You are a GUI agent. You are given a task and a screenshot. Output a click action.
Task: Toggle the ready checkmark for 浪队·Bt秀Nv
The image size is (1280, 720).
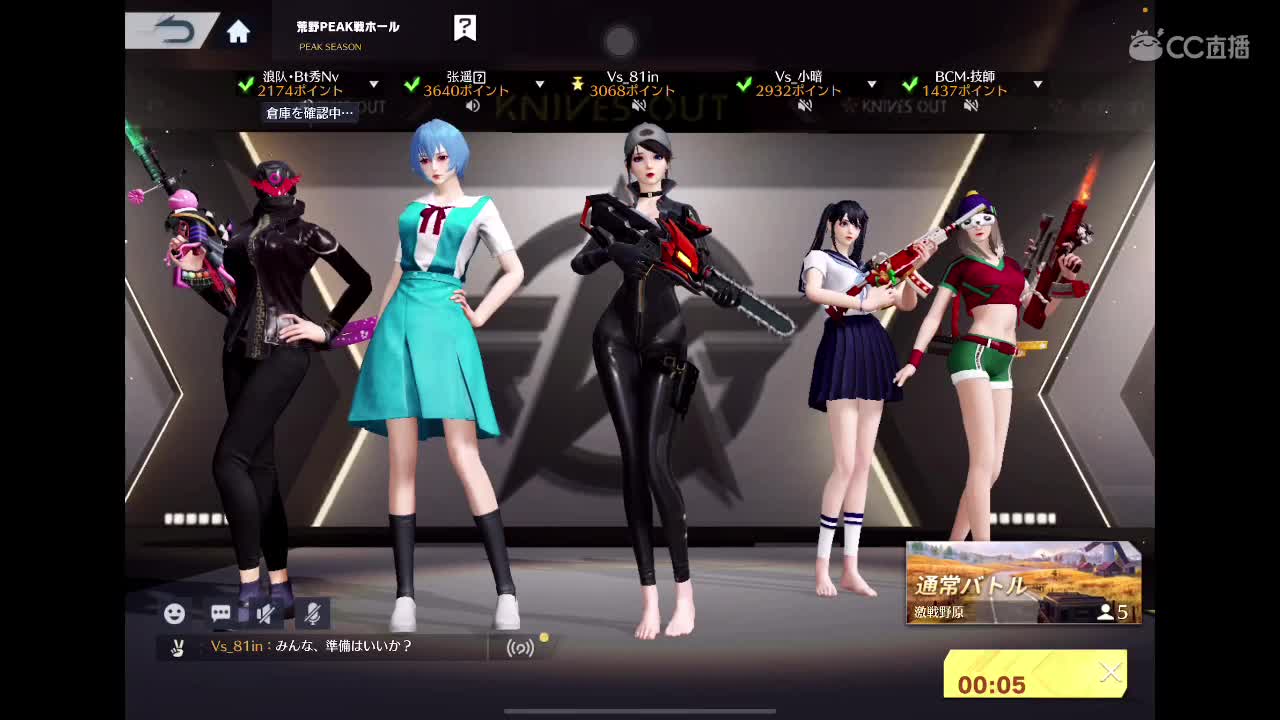coord(248,84)
